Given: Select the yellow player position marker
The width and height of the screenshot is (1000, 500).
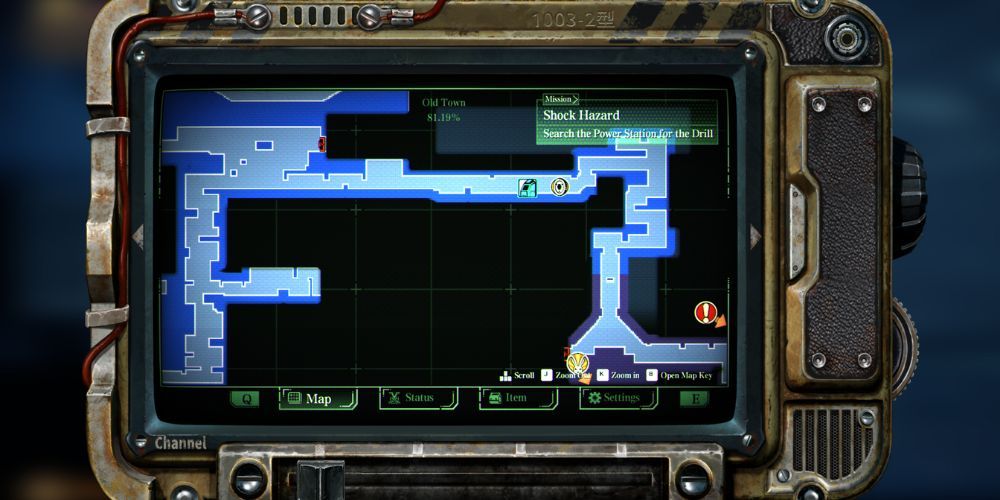Looking at the screenshot, I should 576,363.
